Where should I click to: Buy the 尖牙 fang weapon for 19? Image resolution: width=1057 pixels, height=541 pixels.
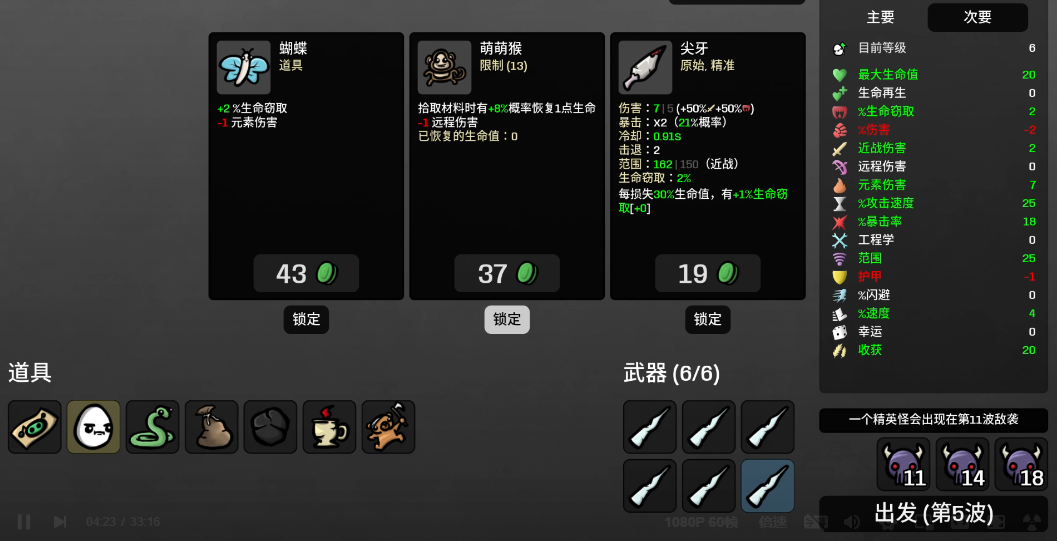(x=708, y=273)
